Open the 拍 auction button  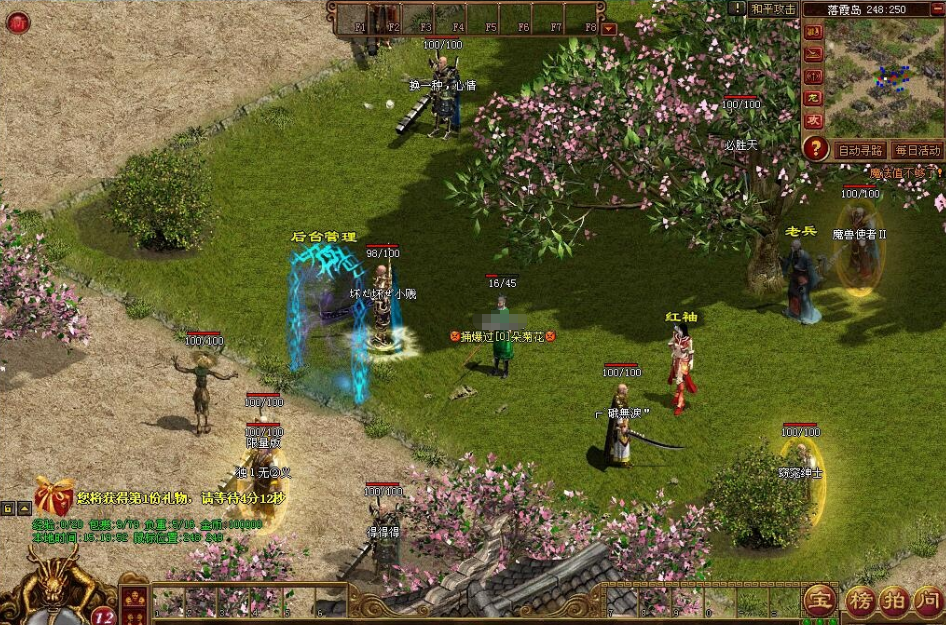click(x=895, y=601)
